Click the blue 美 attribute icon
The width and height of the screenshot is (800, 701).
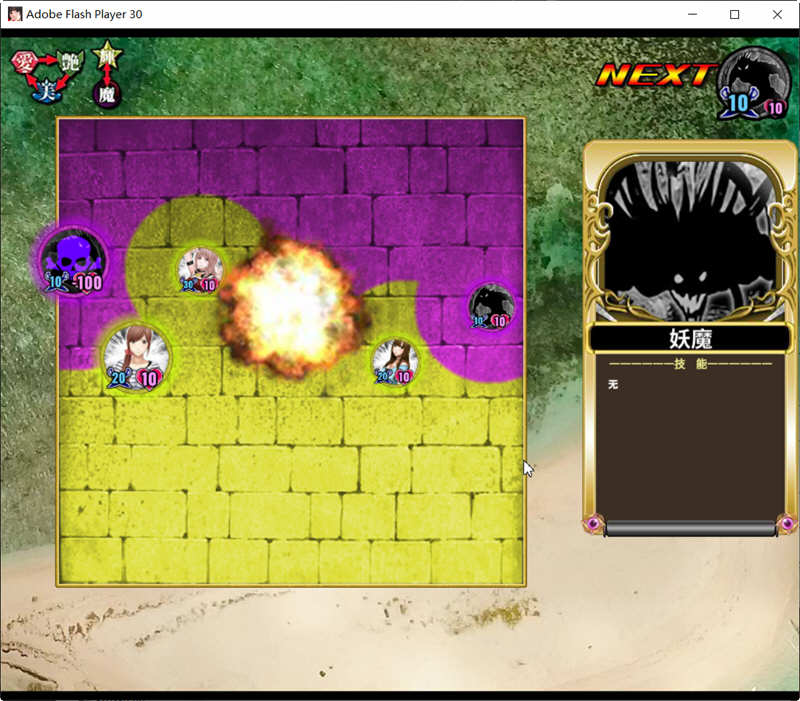coord(46,91)
